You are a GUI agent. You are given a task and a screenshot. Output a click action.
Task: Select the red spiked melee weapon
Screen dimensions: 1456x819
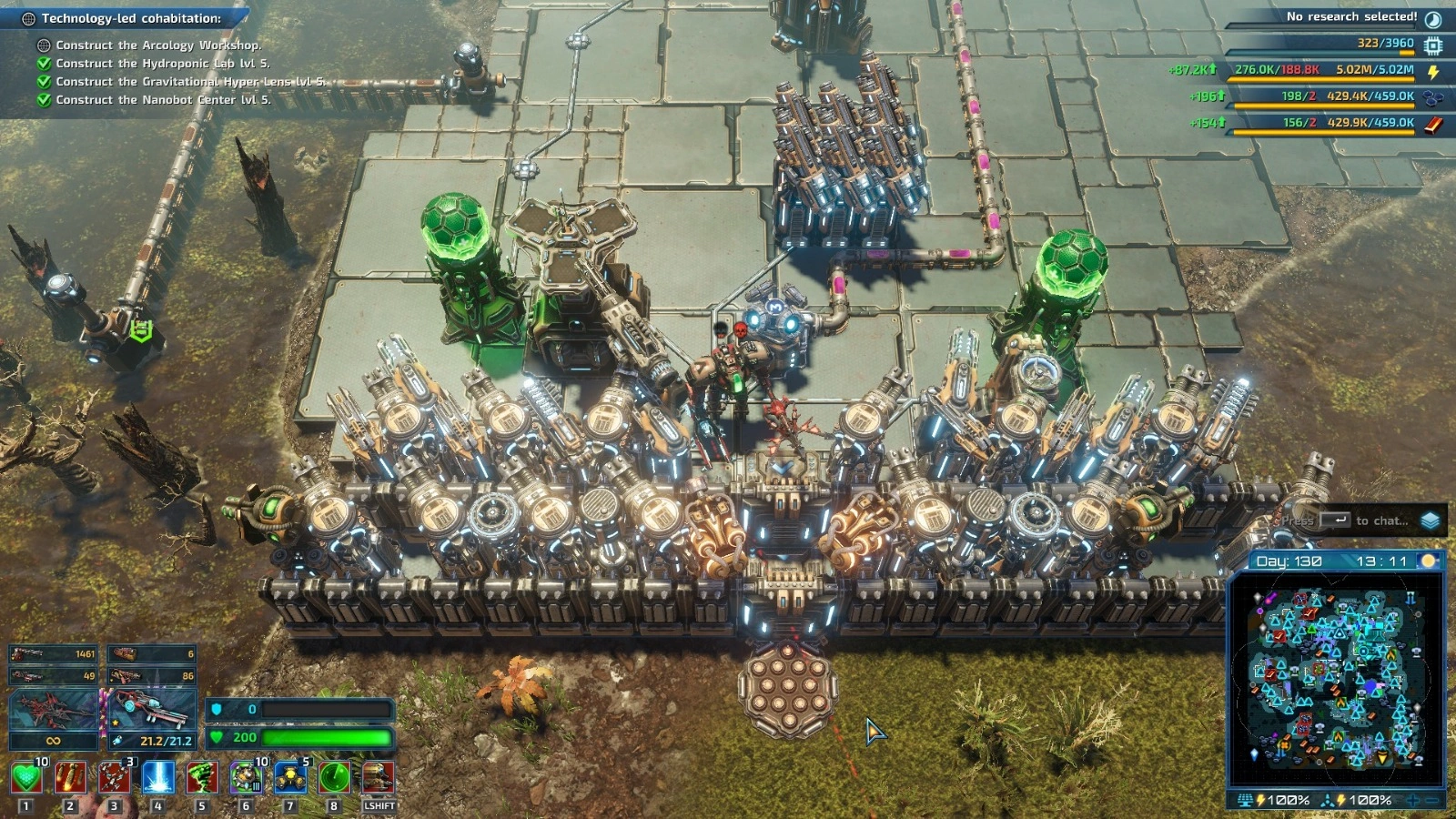53,710
